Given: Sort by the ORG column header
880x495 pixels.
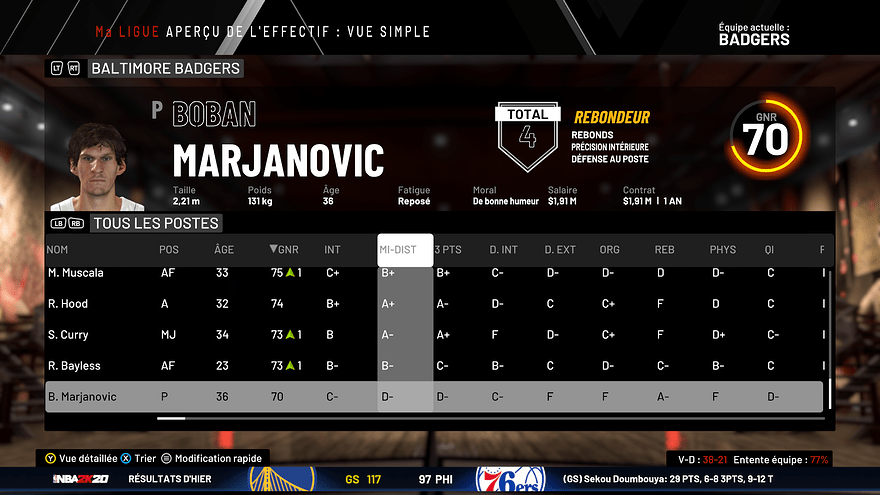Looking at the screenshot, I should click(x=610, y=250).
